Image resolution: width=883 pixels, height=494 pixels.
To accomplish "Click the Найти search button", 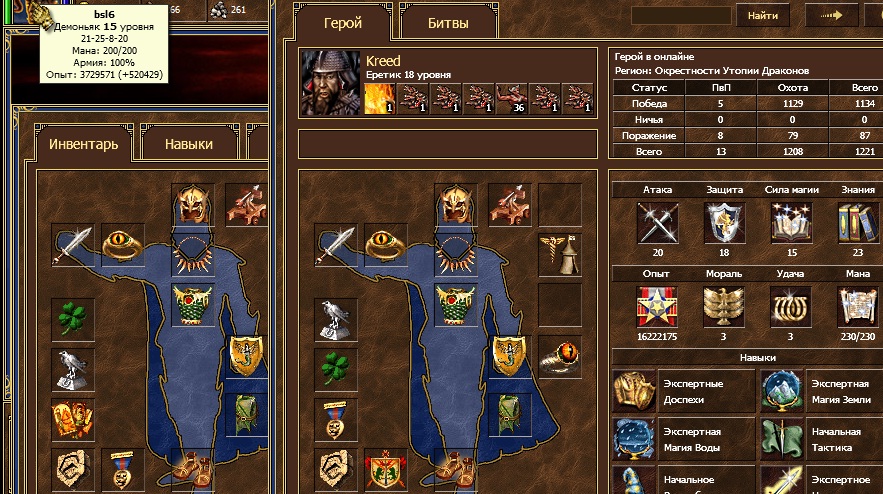I will coord(763,15).
